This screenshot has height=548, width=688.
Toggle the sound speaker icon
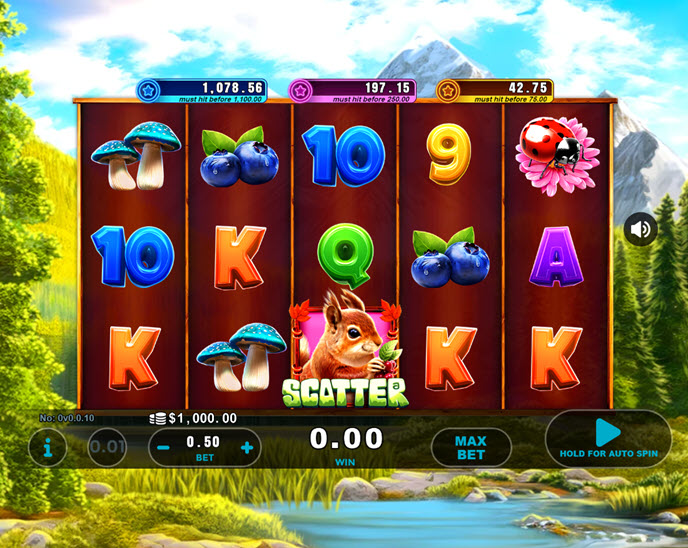click(x=641, y=230)
